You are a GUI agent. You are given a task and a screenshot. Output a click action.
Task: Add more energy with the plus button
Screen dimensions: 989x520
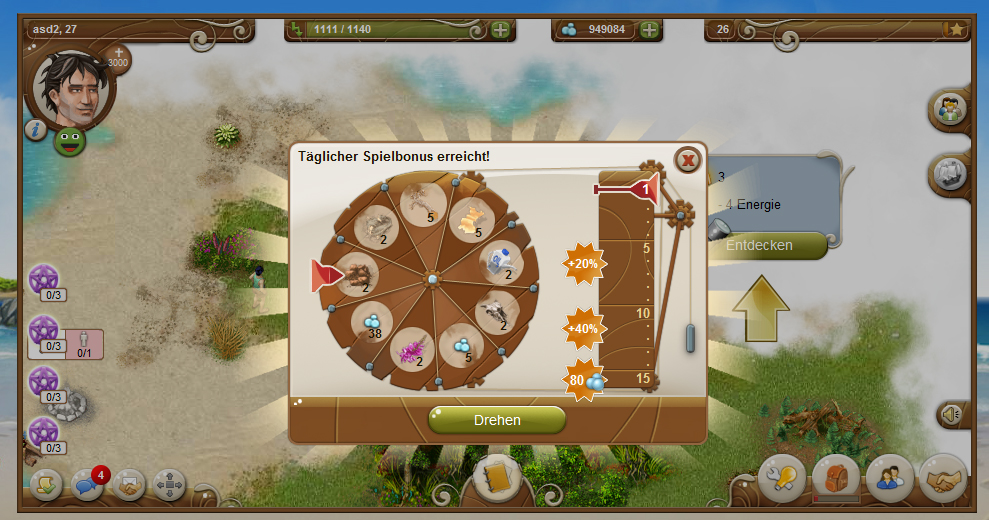tap(500, 29)
